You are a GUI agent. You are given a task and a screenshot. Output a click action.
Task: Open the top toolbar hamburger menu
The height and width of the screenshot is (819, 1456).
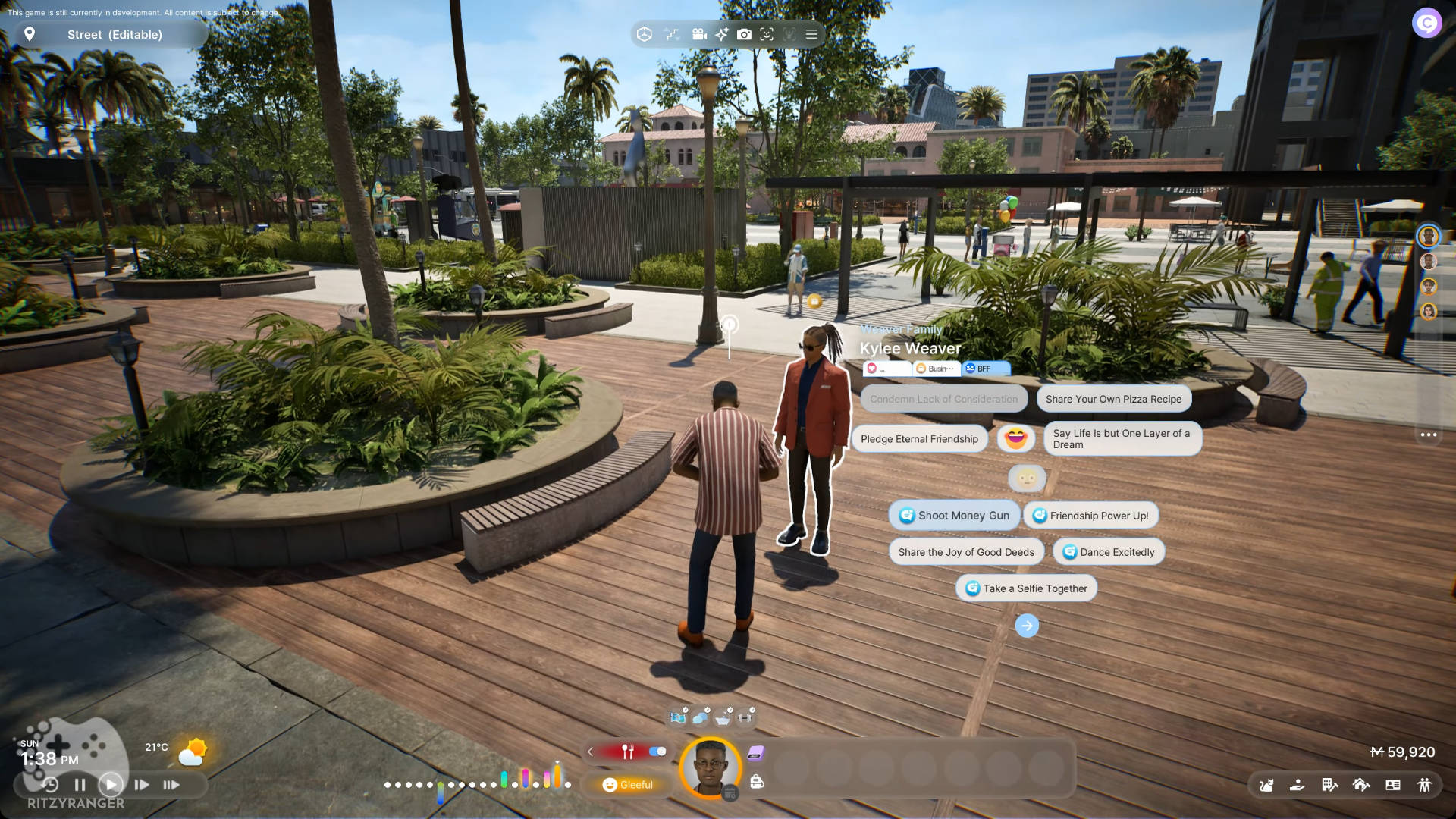point(811,34)
